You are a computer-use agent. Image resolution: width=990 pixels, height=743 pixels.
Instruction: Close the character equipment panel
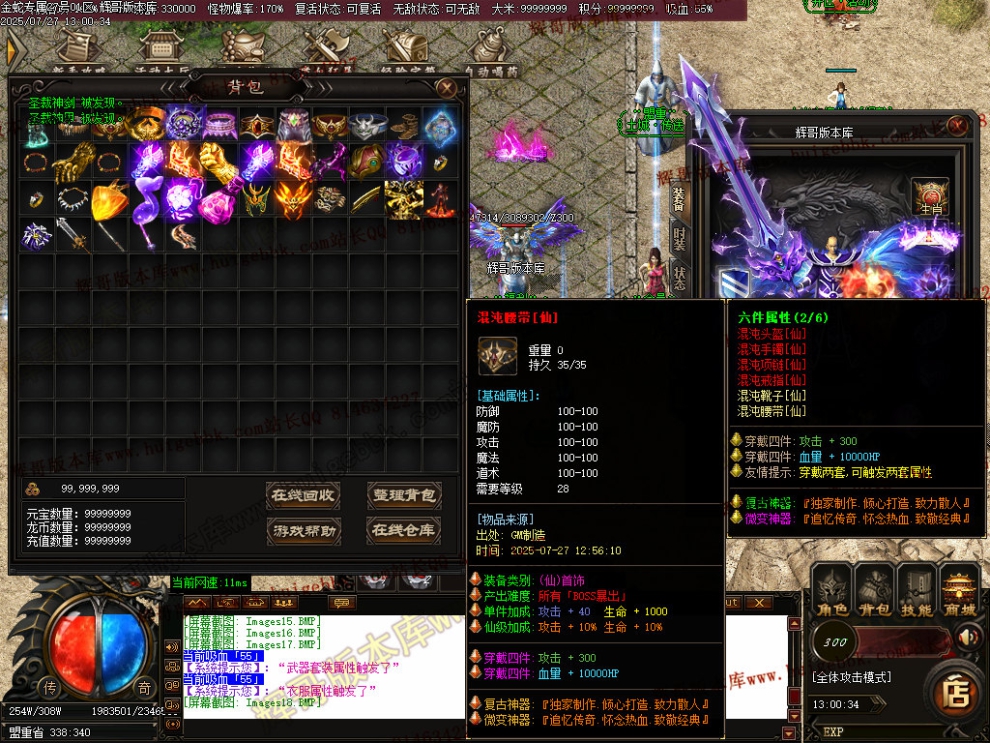coord(957,125)
